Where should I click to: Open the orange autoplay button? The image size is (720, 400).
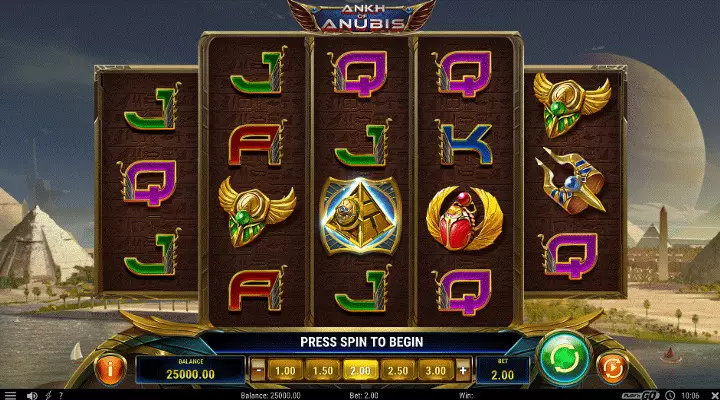pyautogui.click(x=609, y=368)
